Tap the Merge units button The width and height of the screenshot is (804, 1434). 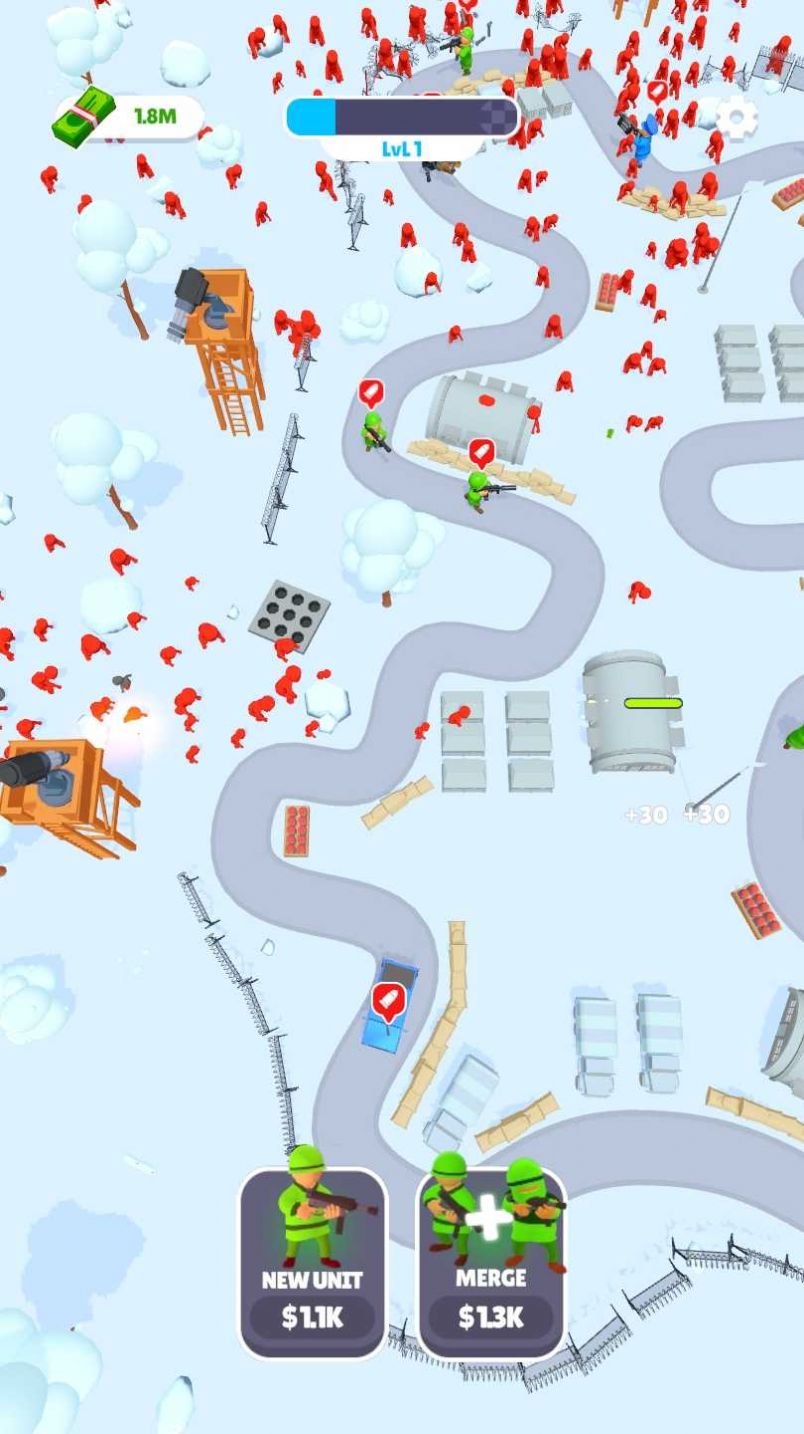491,1262
